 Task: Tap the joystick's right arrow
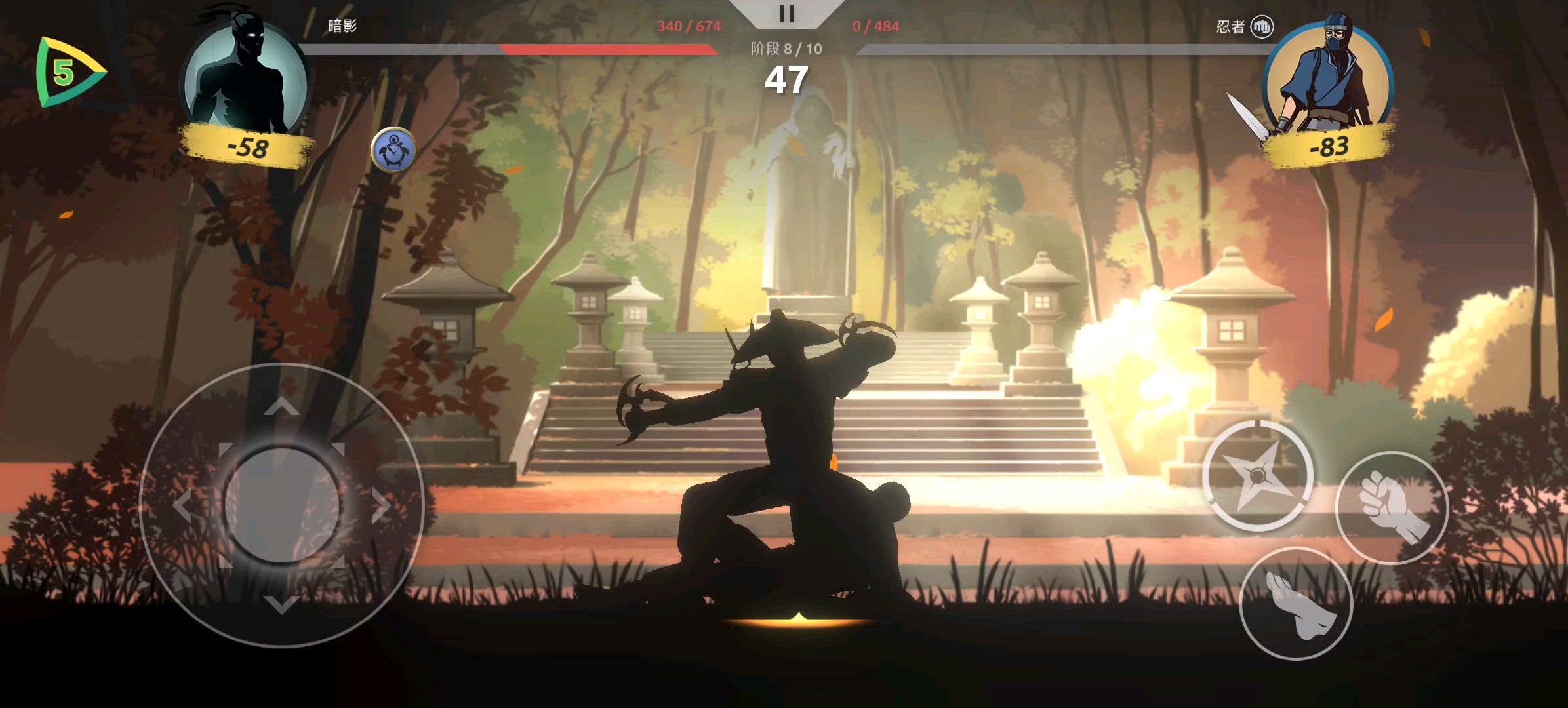click(x=381, y=506)
